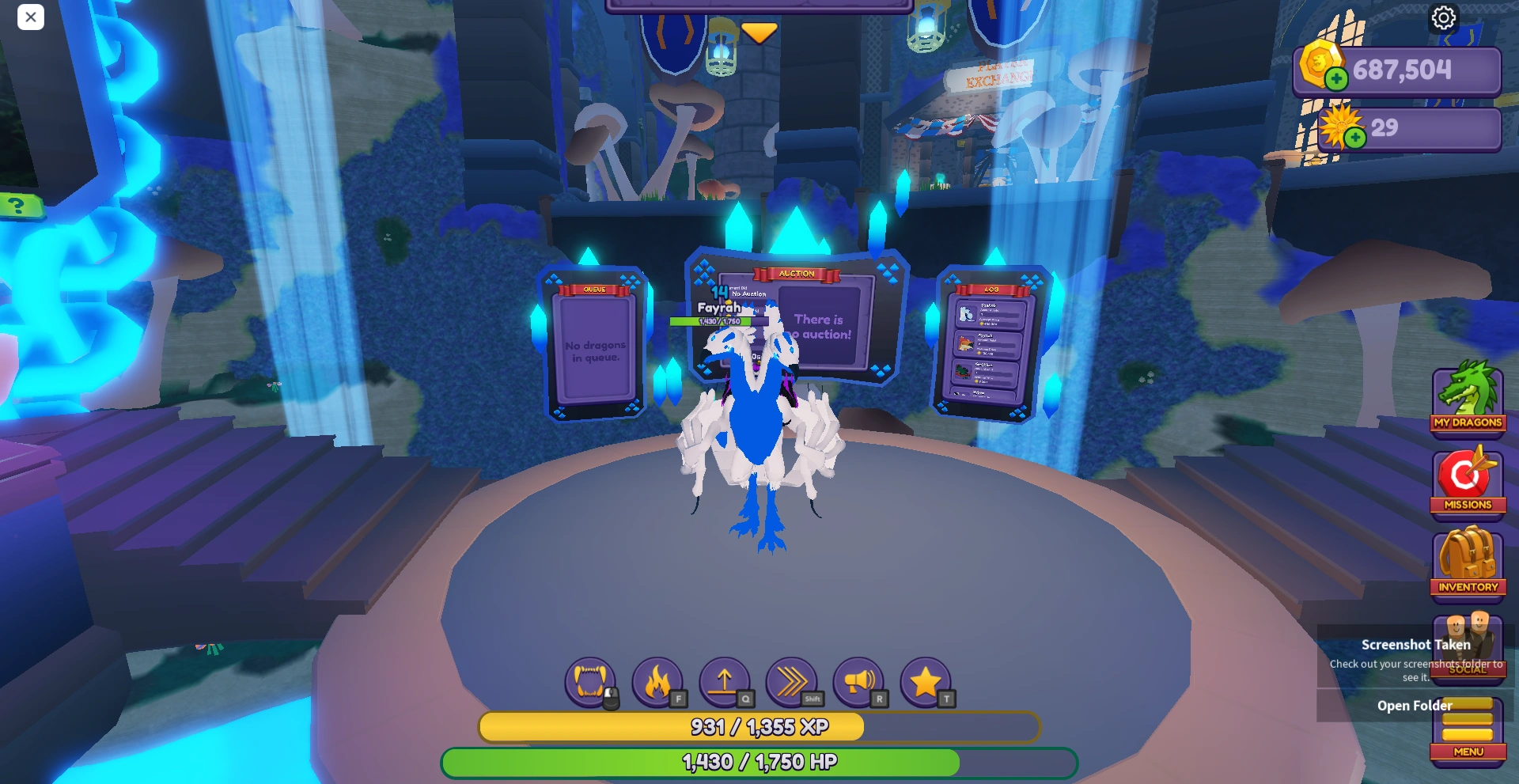This screenshot has width=1519, height=784.
Task: Select the QUEUE panel banner
Action: point(595,290)
